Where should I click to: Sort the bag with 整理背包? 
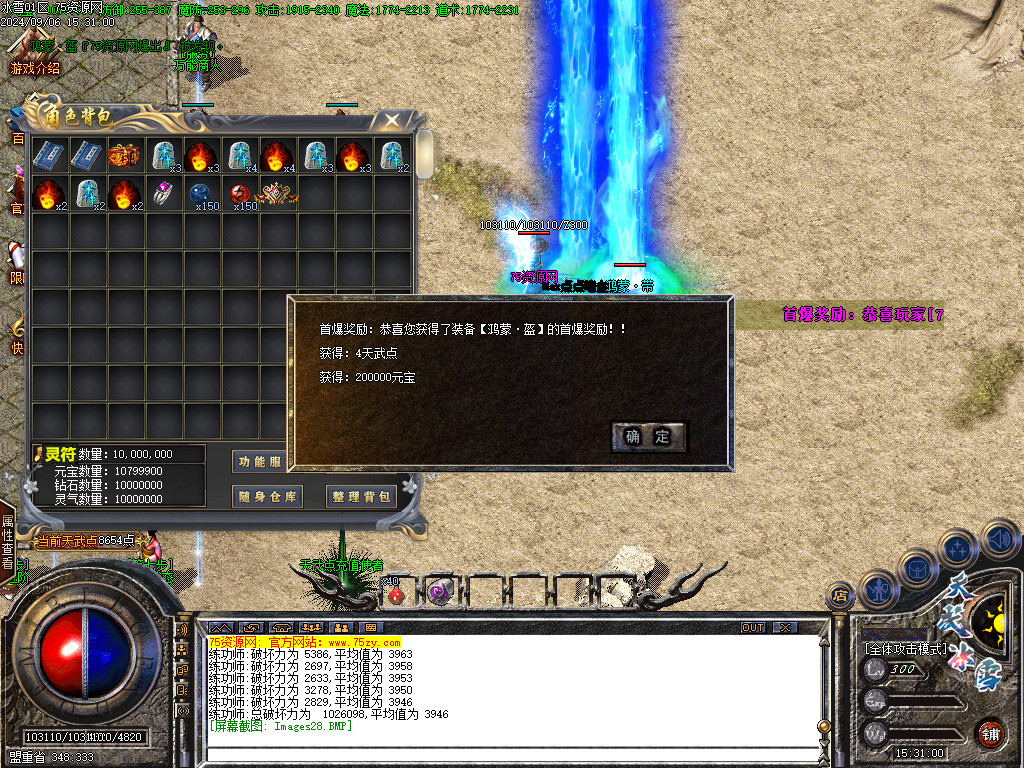click(x=361, y=496)
